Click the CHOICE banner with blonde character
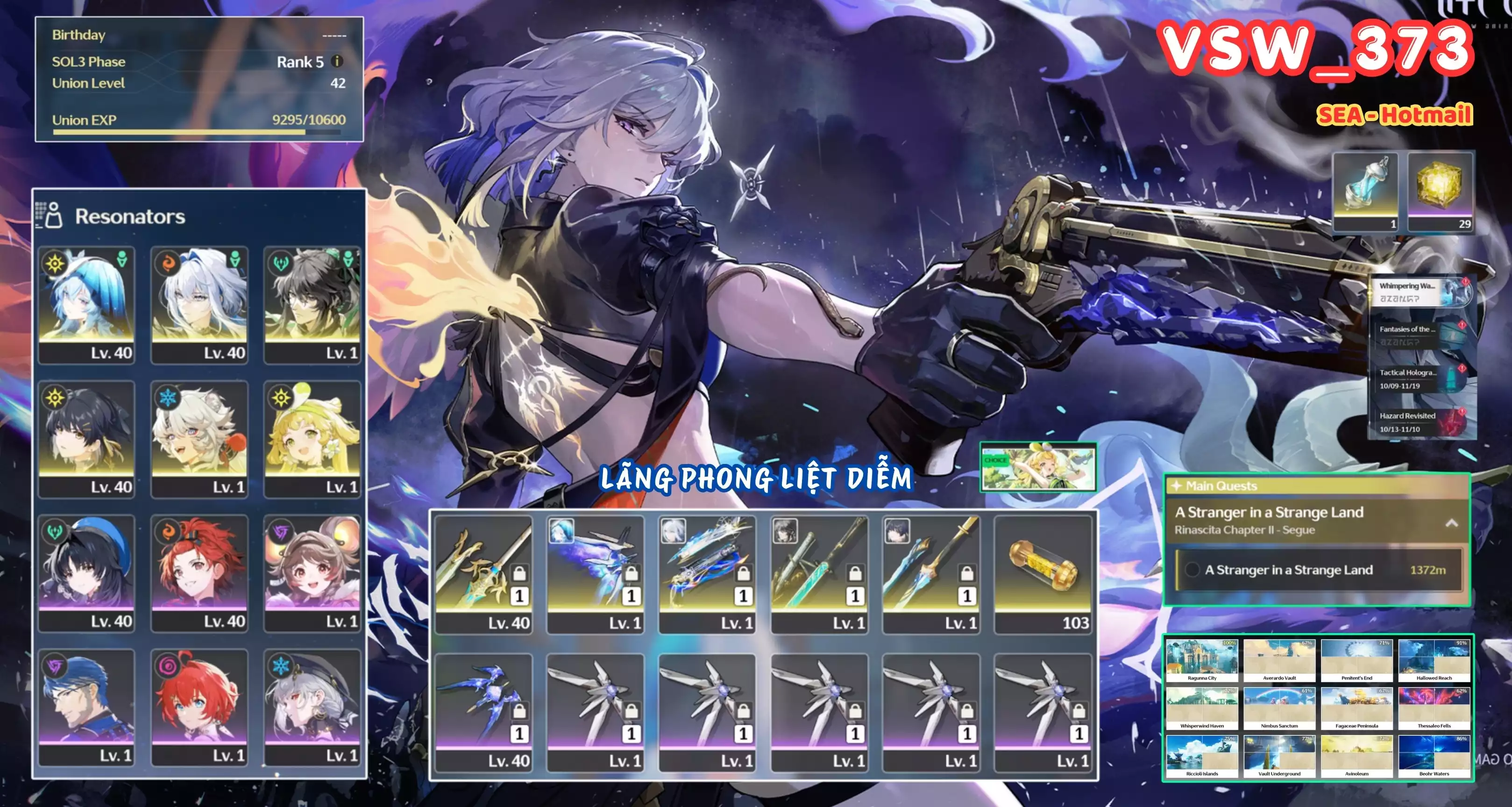Screen dimensions: 1512x807 tap(1038, 468)
